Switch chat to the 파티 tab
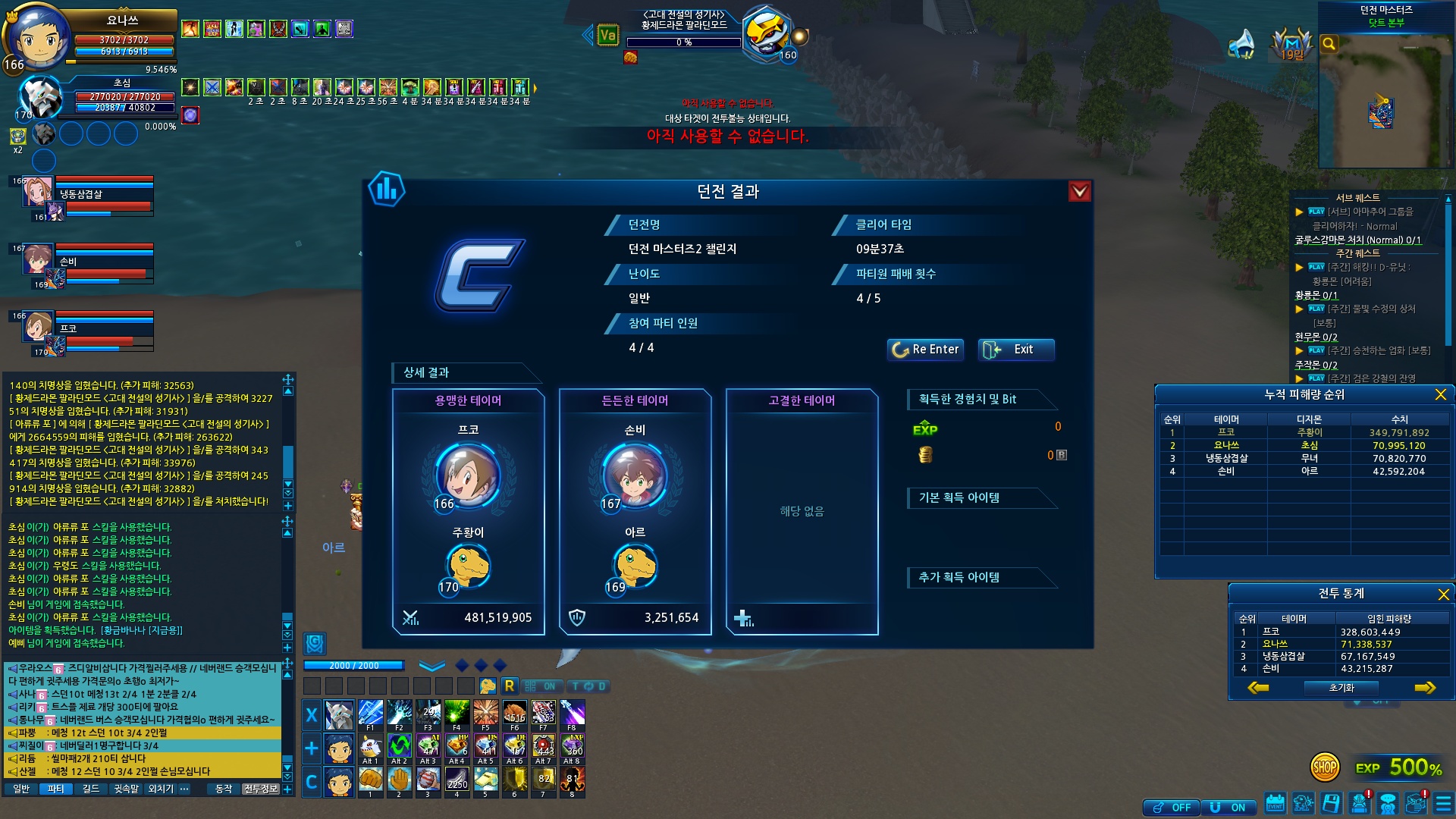 pos(55,789)
